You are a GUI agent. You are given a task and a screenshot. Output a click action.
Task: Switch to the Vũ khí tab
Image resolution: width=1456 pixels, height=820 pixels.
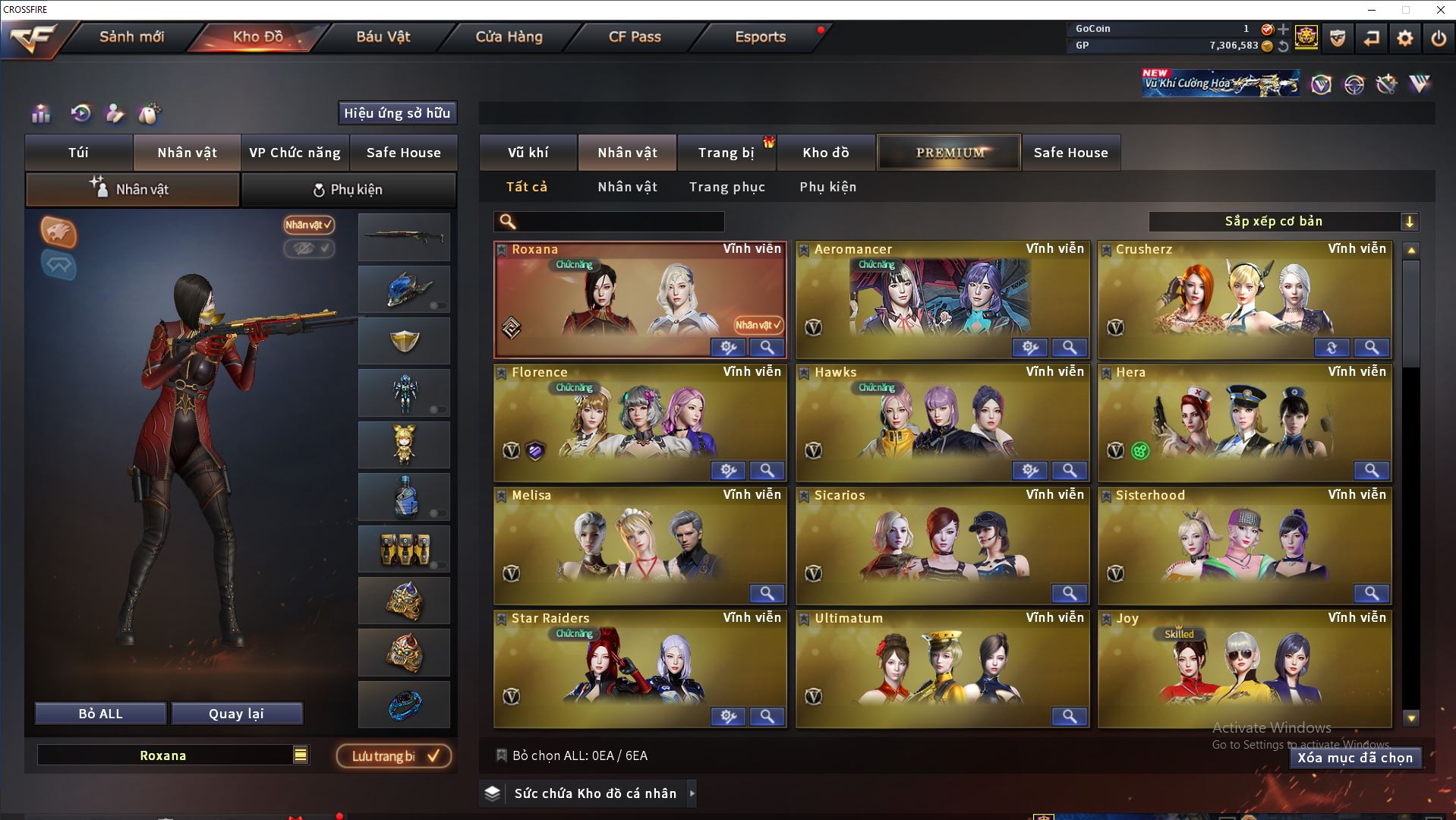pos(528,153)
